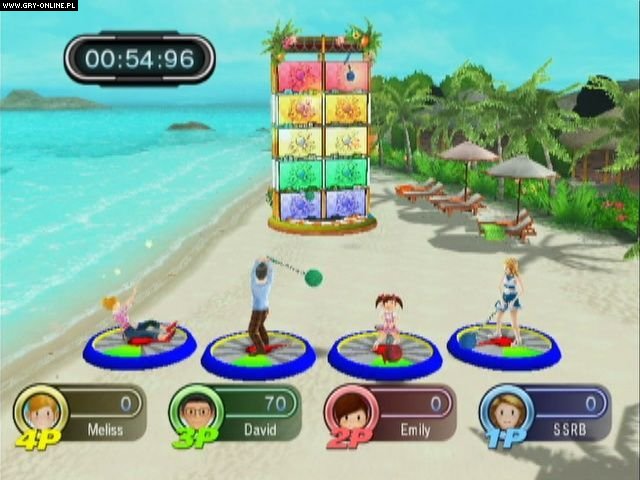This screenshot has height=480, width=640.
Task: Click SSRB's 1P player panel
Action: [x=546, y=414]
